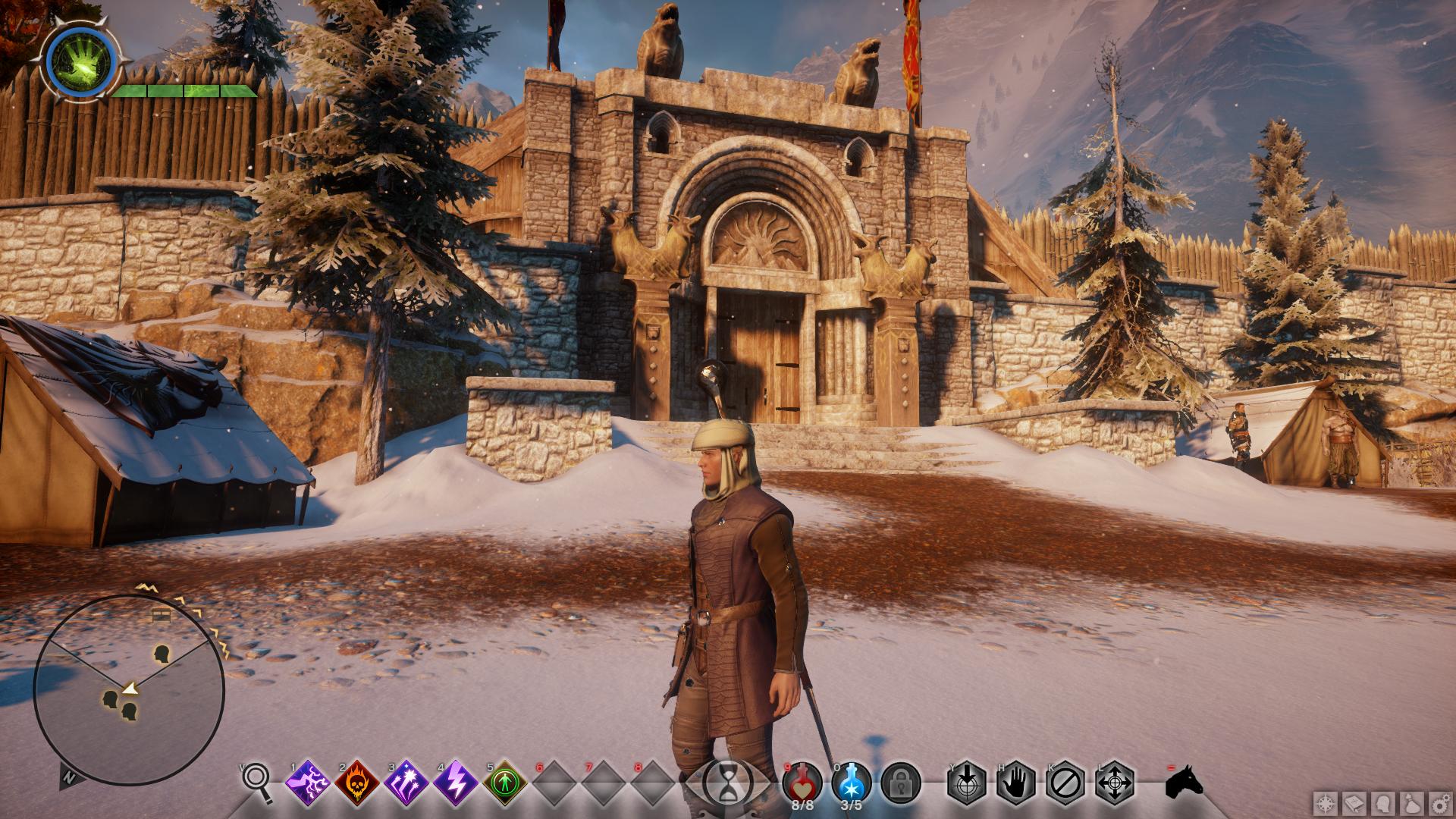Summon the mount with the horse icon
This screenshot has width=1456, height=819.
tap(1185, 781)
